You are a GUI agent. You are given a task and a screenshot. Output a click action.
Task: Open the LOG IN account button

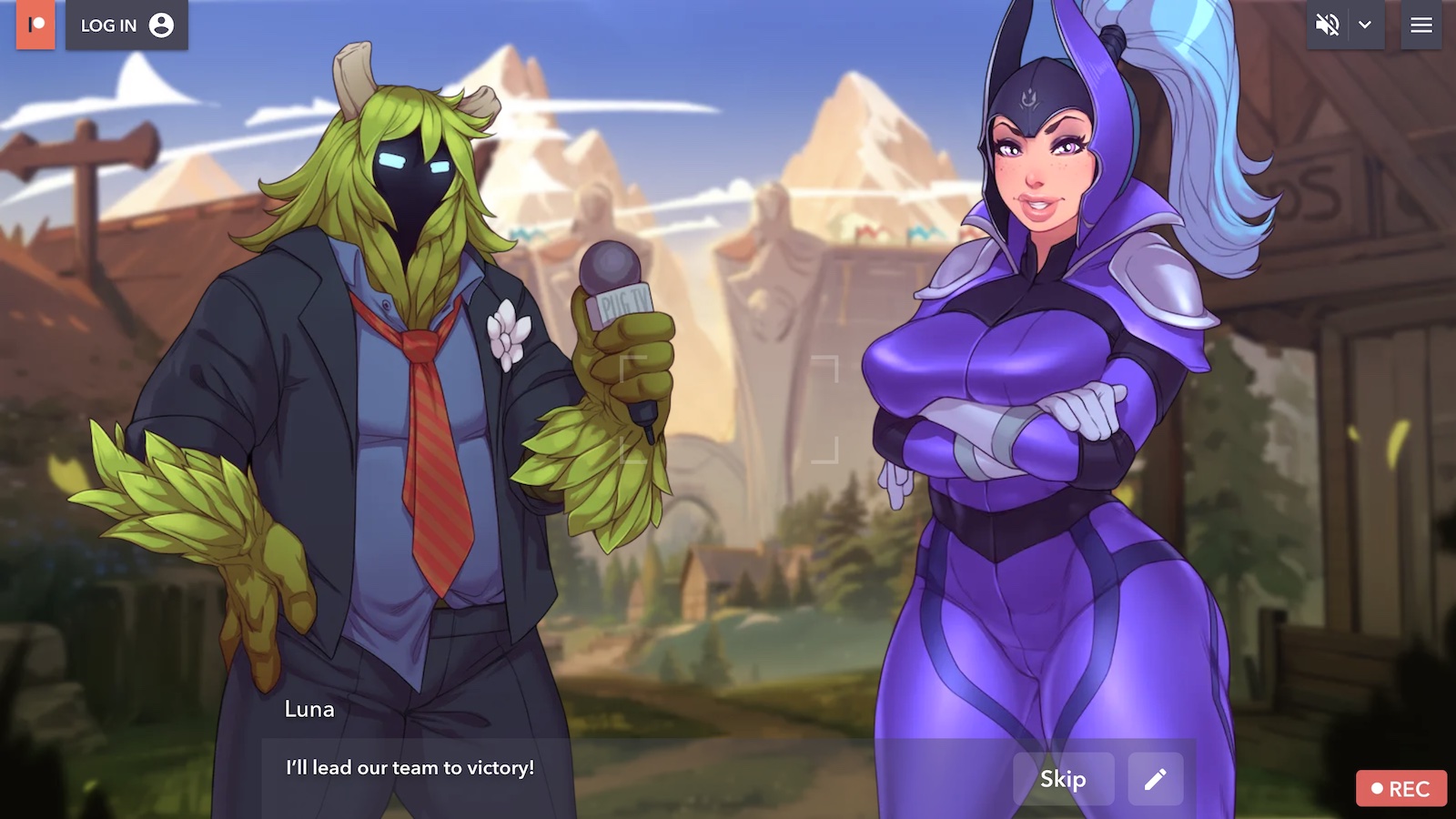click(126, 25)
